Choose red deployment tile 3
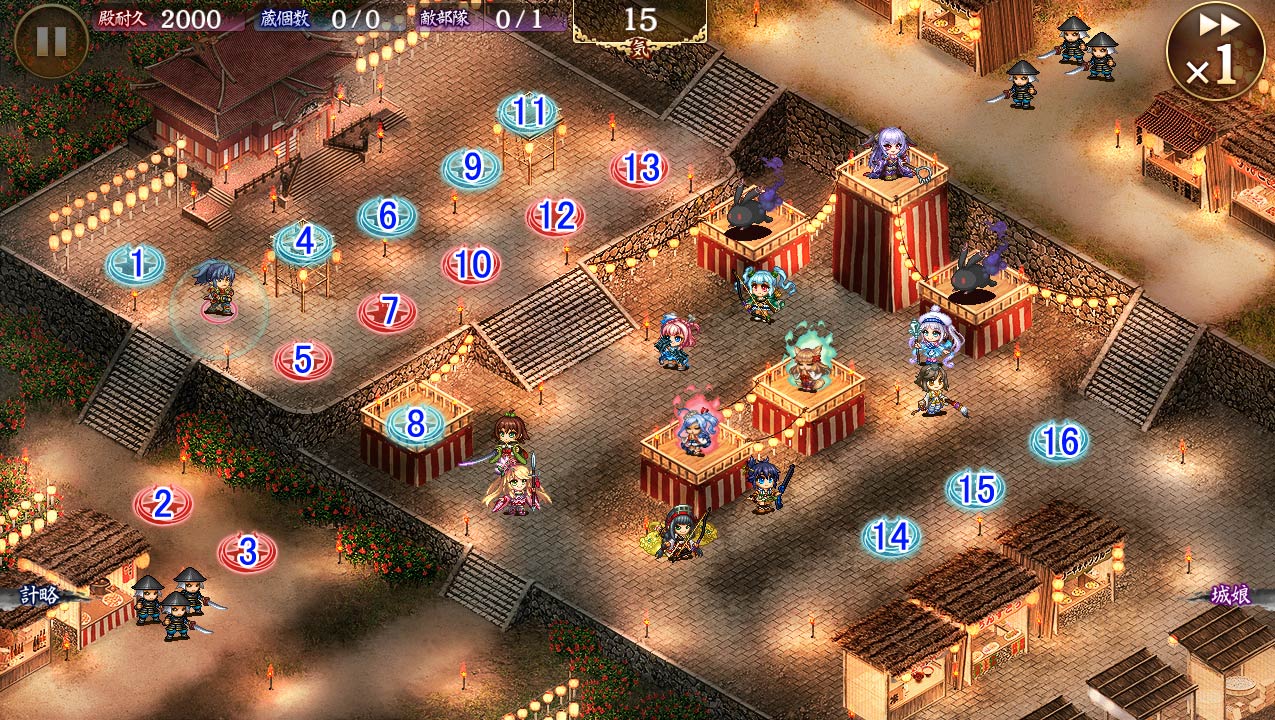Viewport: 1275px width, 720px height. click(247, 551)
